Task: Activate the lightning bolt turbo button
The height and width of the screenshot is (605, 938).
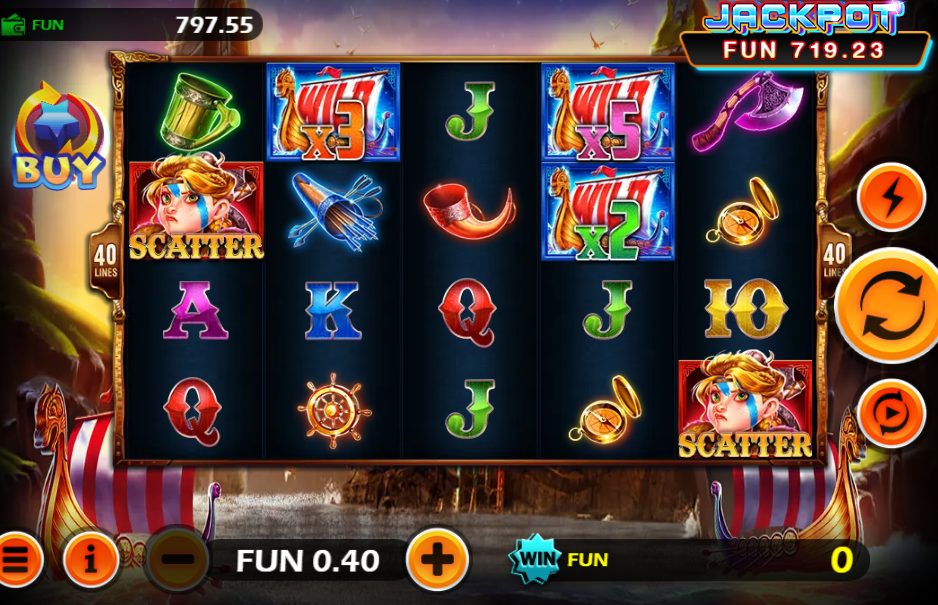Action: (891, 198)
